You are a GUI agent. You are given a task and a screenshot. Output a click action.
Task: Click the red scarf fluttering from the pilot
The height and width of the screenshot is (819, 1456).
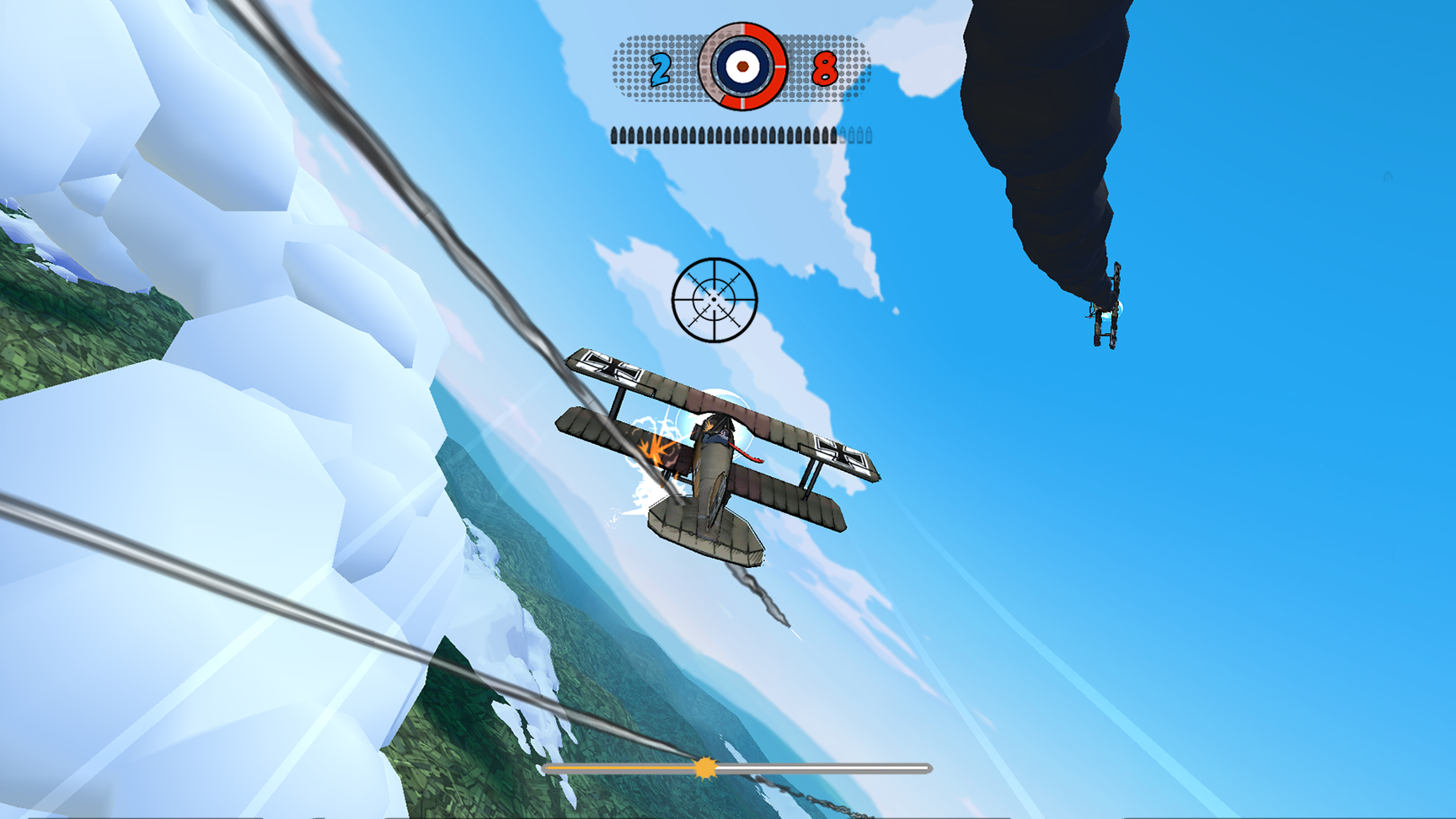(744, 451)
